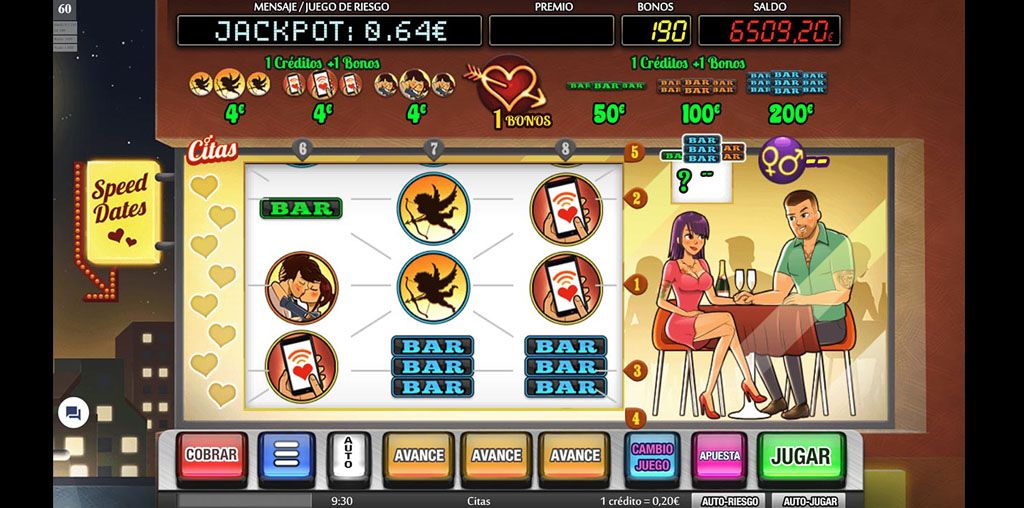The height and width of the screenshot is (508, 1024).
Task: Activate the AUTO-JUGAR option
Action: tap(808, 501)
